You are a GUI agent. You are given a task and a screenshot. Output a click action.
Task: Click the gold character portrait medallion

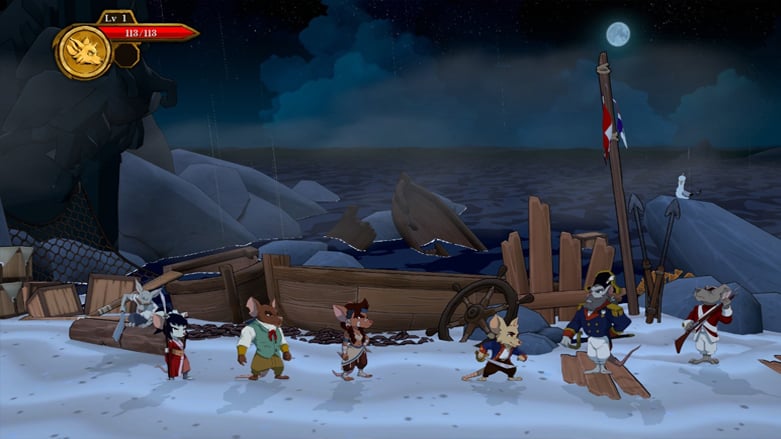(83, 51)
